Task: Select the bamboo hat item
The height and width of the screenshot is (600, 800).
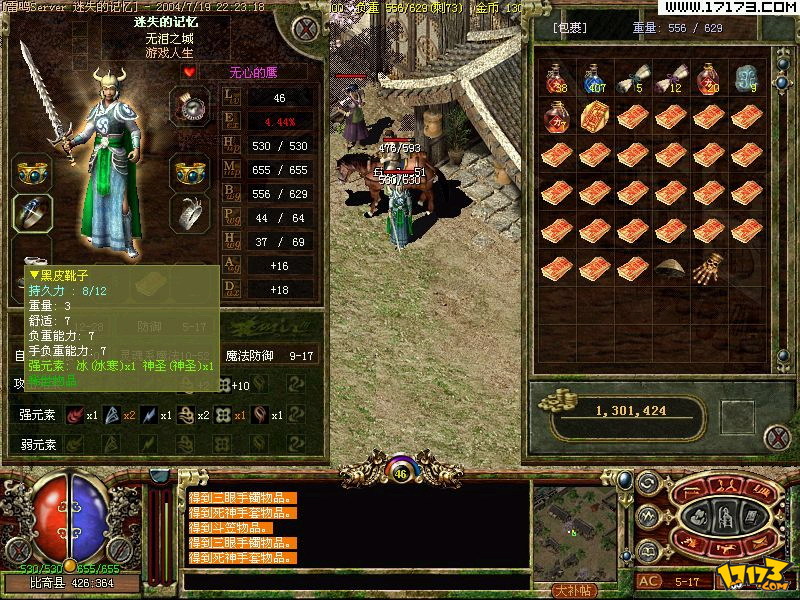Action: click(x=670, y=268)
